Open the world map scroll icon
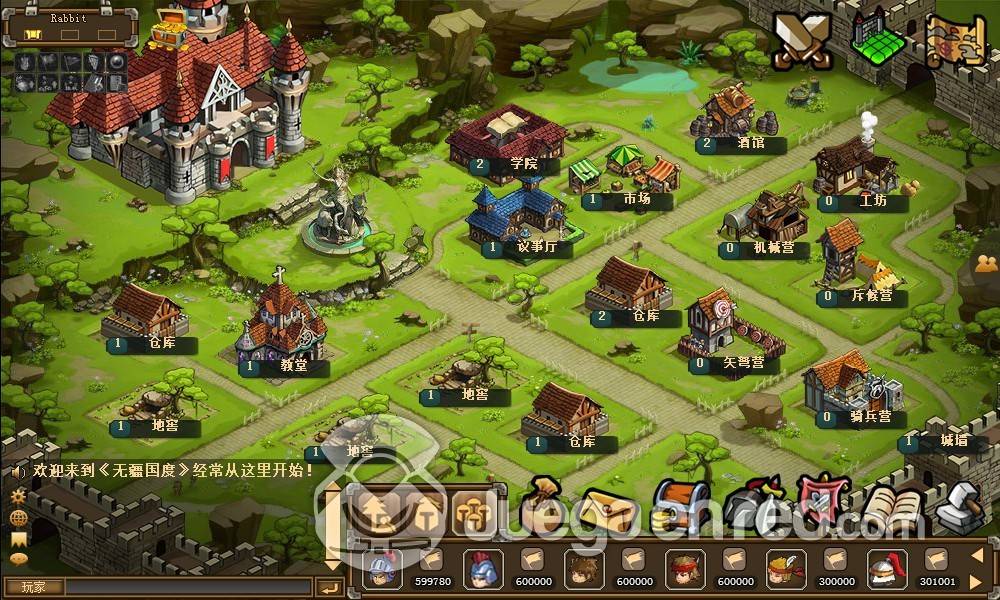The height and width of the screenshot is (600, 1000). coord(957,41)
